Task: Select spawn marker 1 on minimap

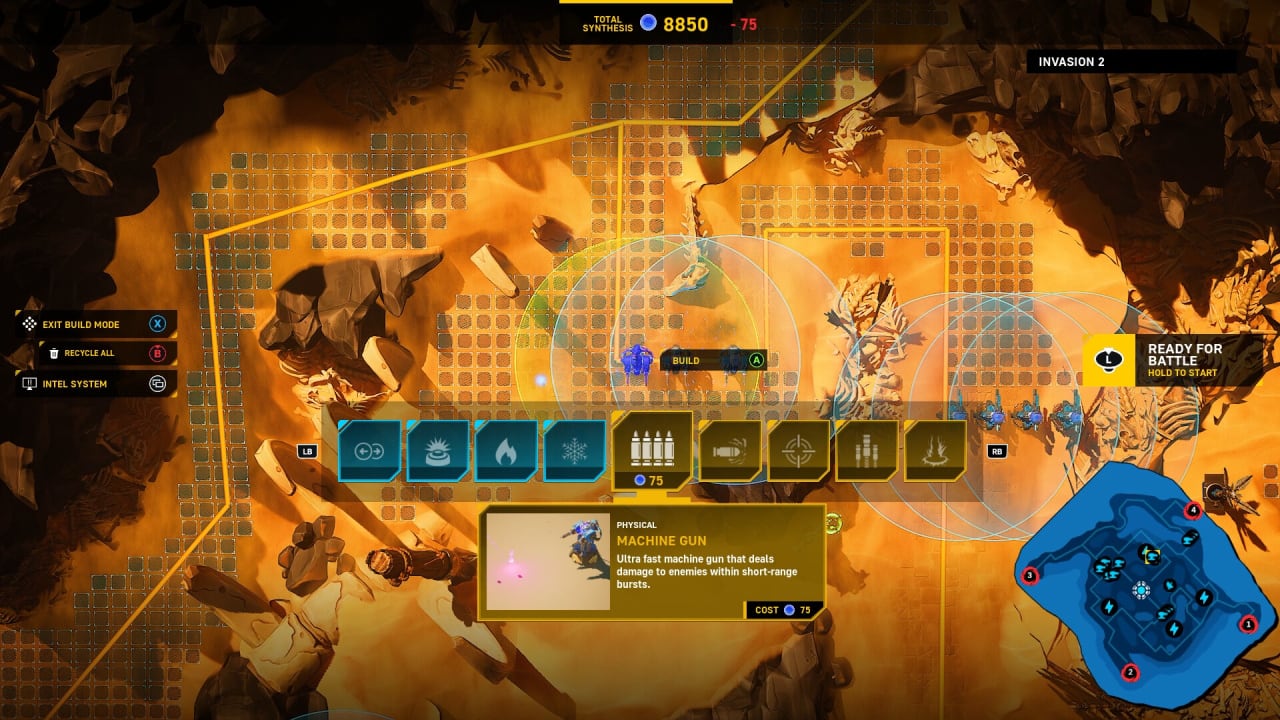Action: 1247,625
